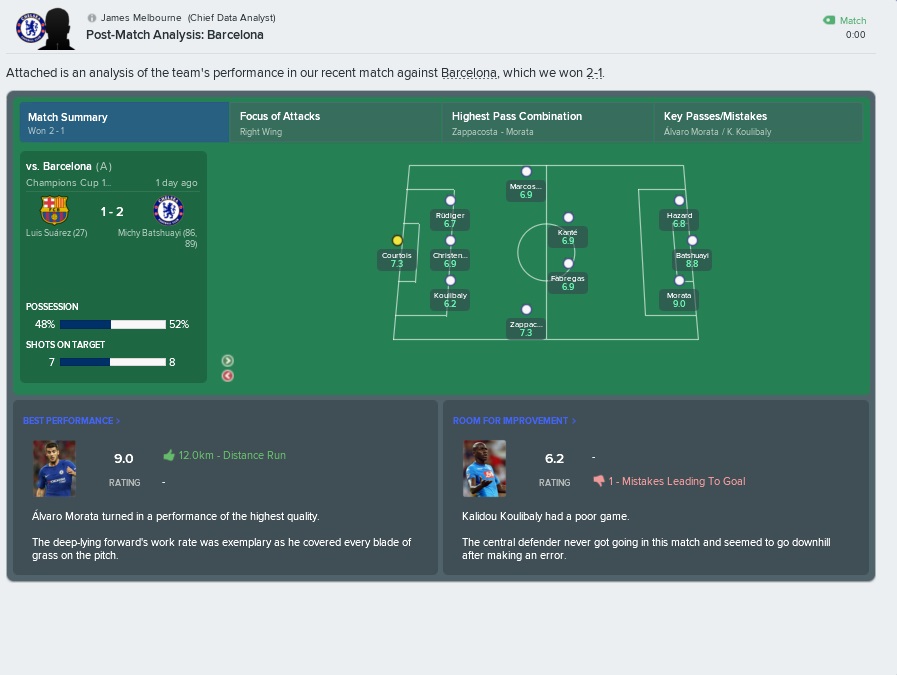Image resolution: width=897 pixels, height=675 pixels.
Task: Open the Focus of Attacks tab
Action: click(334, 123)
